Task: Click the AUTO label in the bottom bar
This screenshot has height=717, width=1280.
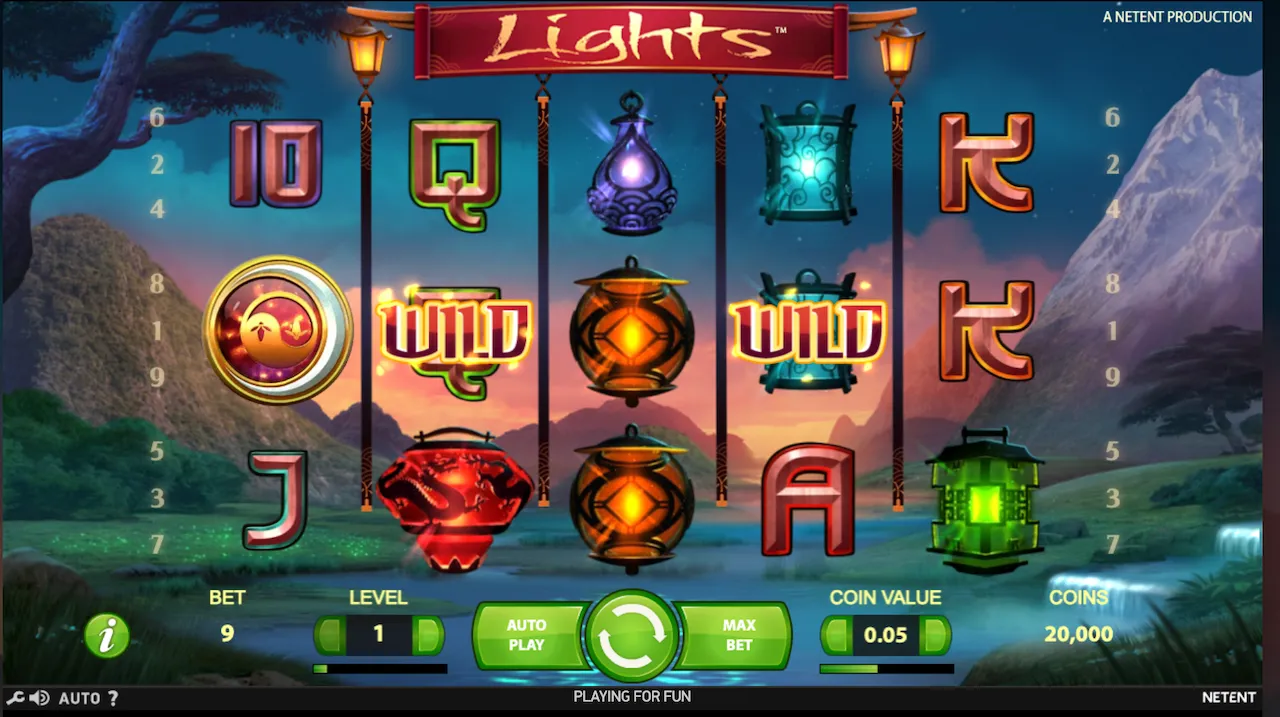Action: 79,698
